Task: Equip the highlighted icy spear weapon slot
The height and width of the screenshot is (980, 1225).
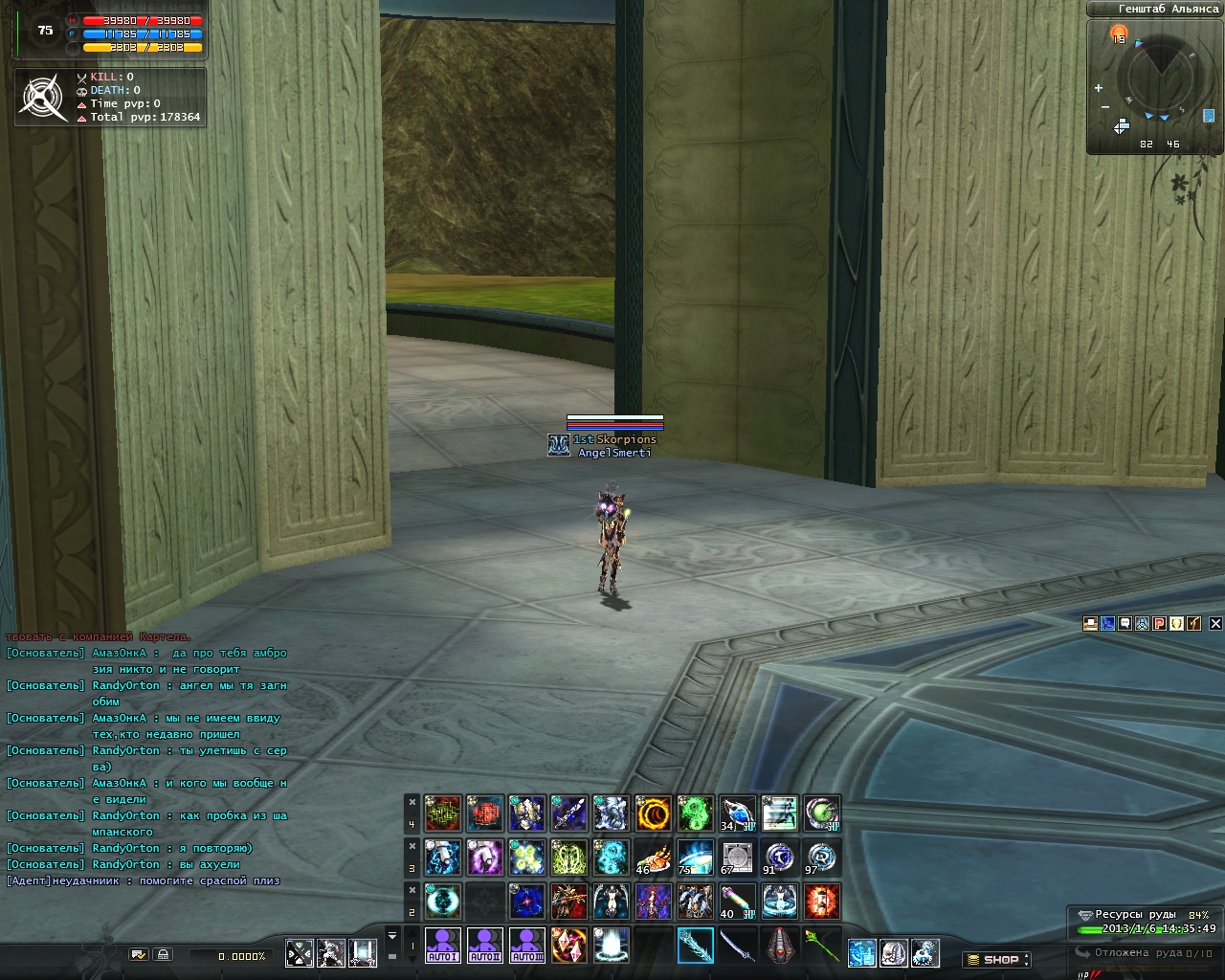Action: 696,946
